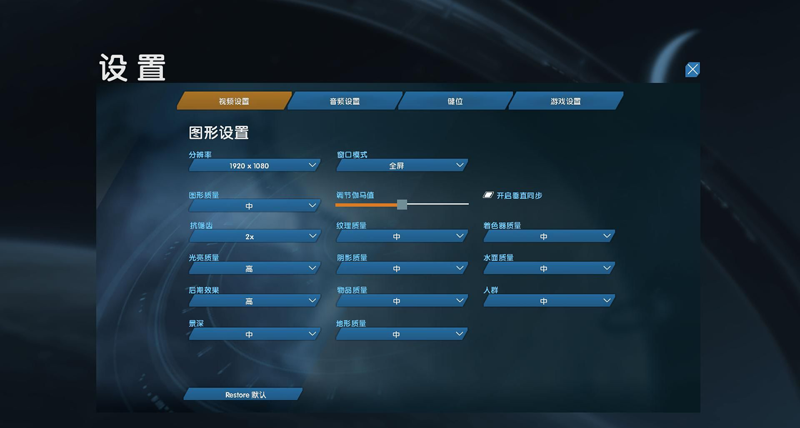
Task: Click the 调节伽马值 gamma slider
Action: [402, 204]
